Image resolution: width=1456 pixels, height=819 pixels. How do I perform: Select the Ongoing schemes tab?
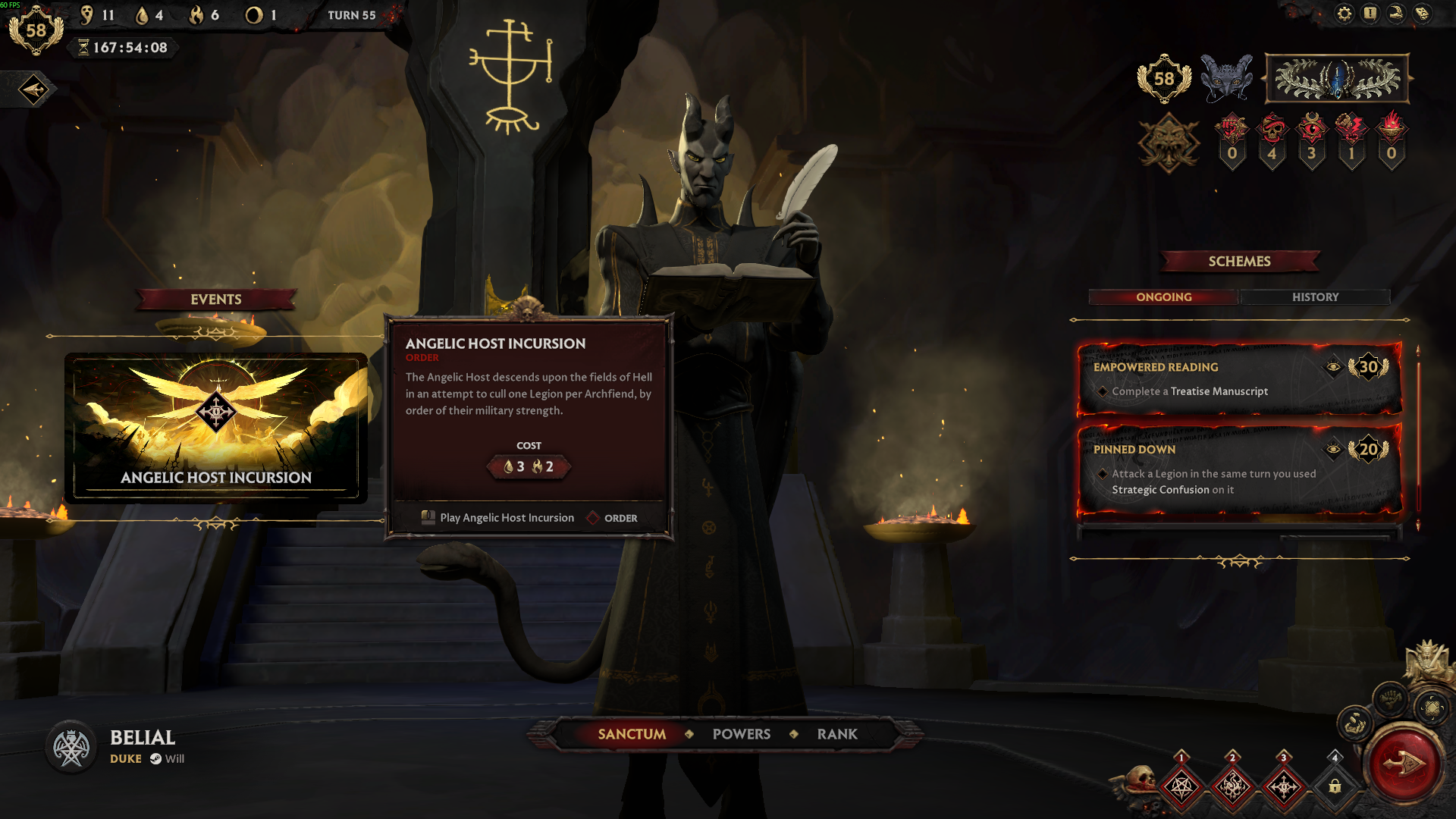pos(1163,297)
